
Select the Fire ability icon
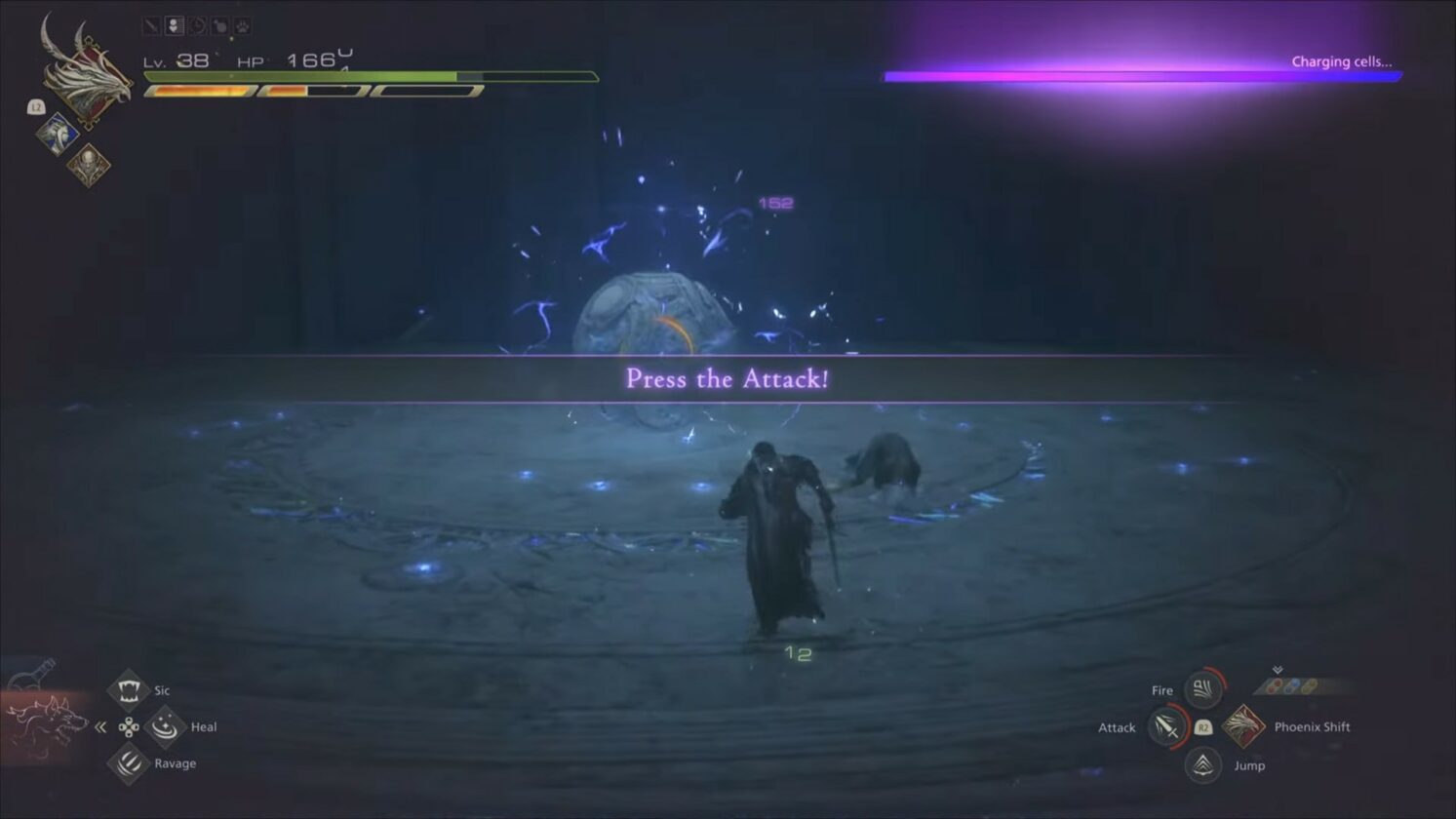[1201, 689]
